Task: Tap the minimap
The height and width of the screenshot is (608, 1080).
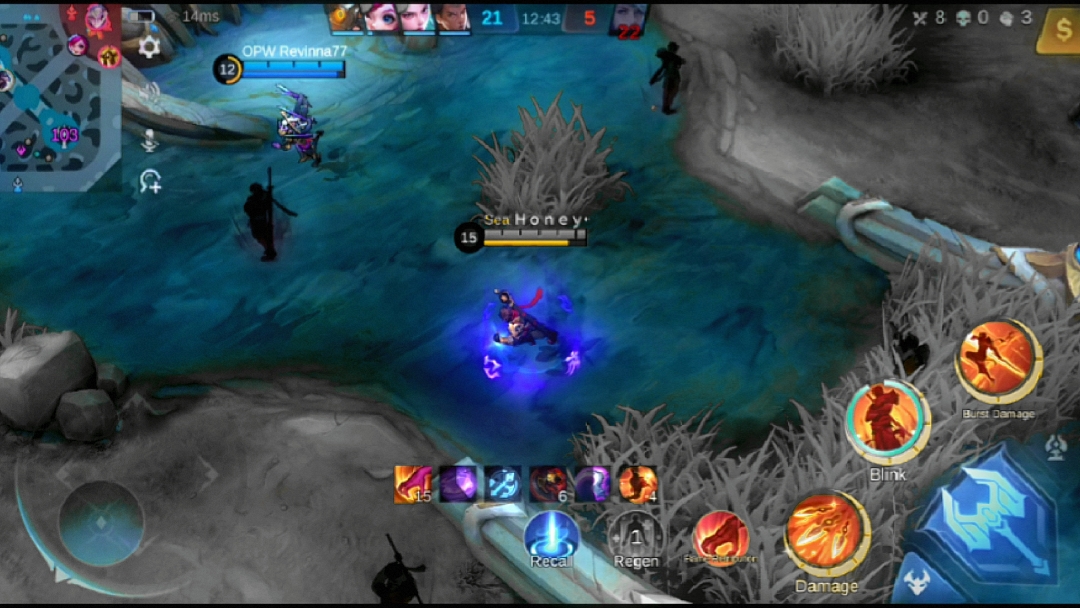Action: [60, 95]
